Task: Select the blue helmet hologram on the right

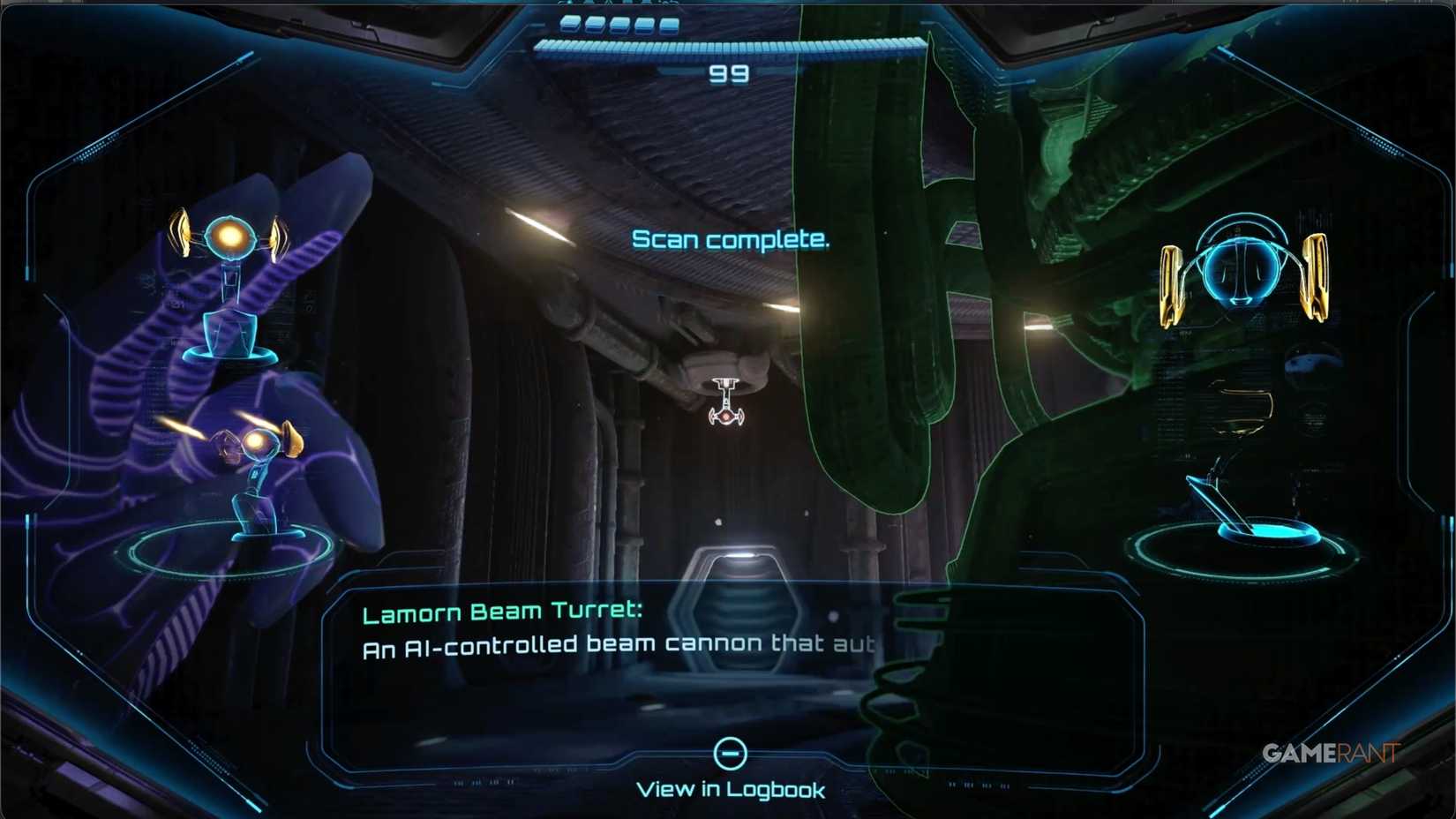Action: [1239, 269]
